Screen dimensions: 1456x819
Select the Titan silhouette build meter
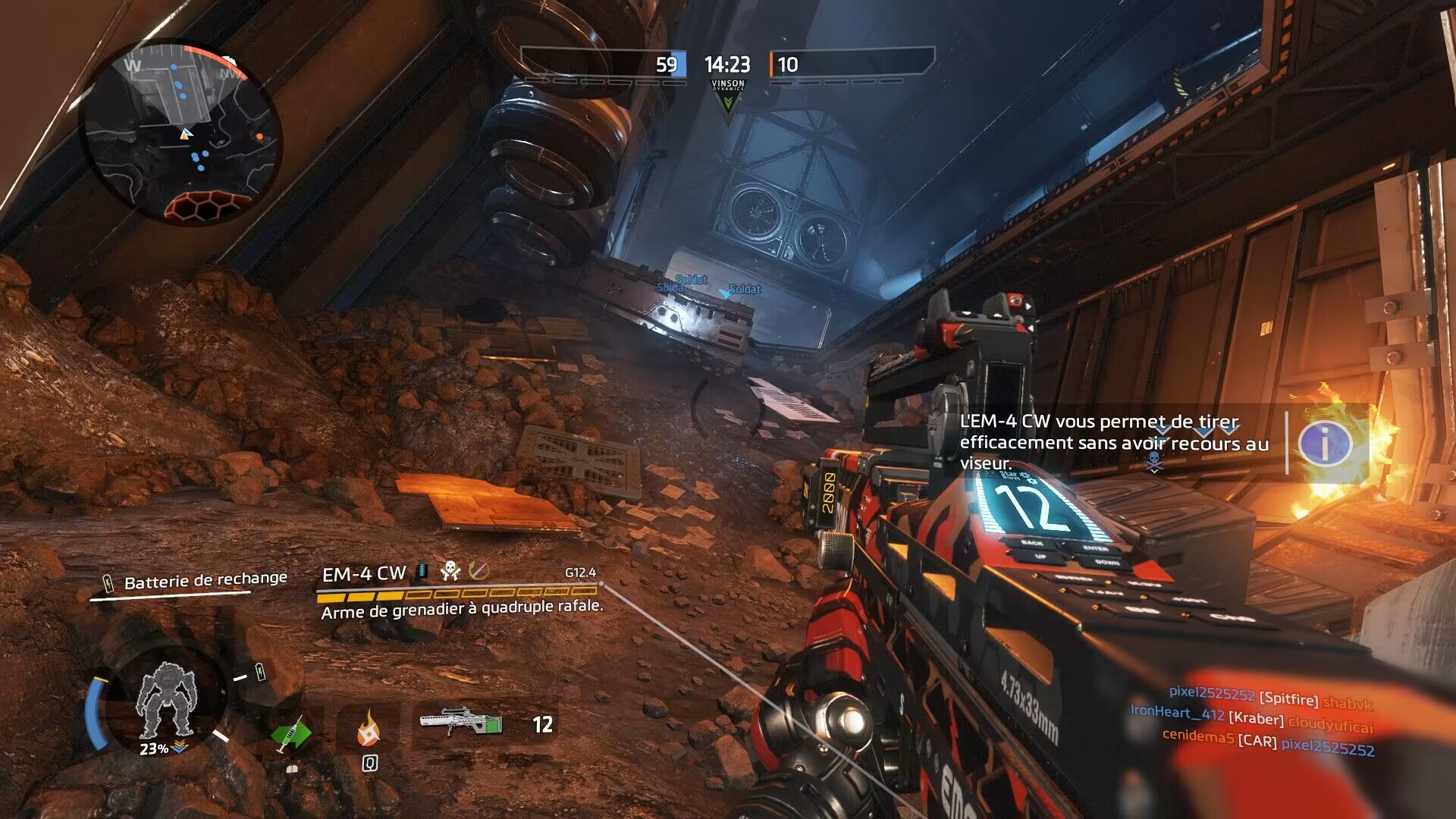click(165, 701)
